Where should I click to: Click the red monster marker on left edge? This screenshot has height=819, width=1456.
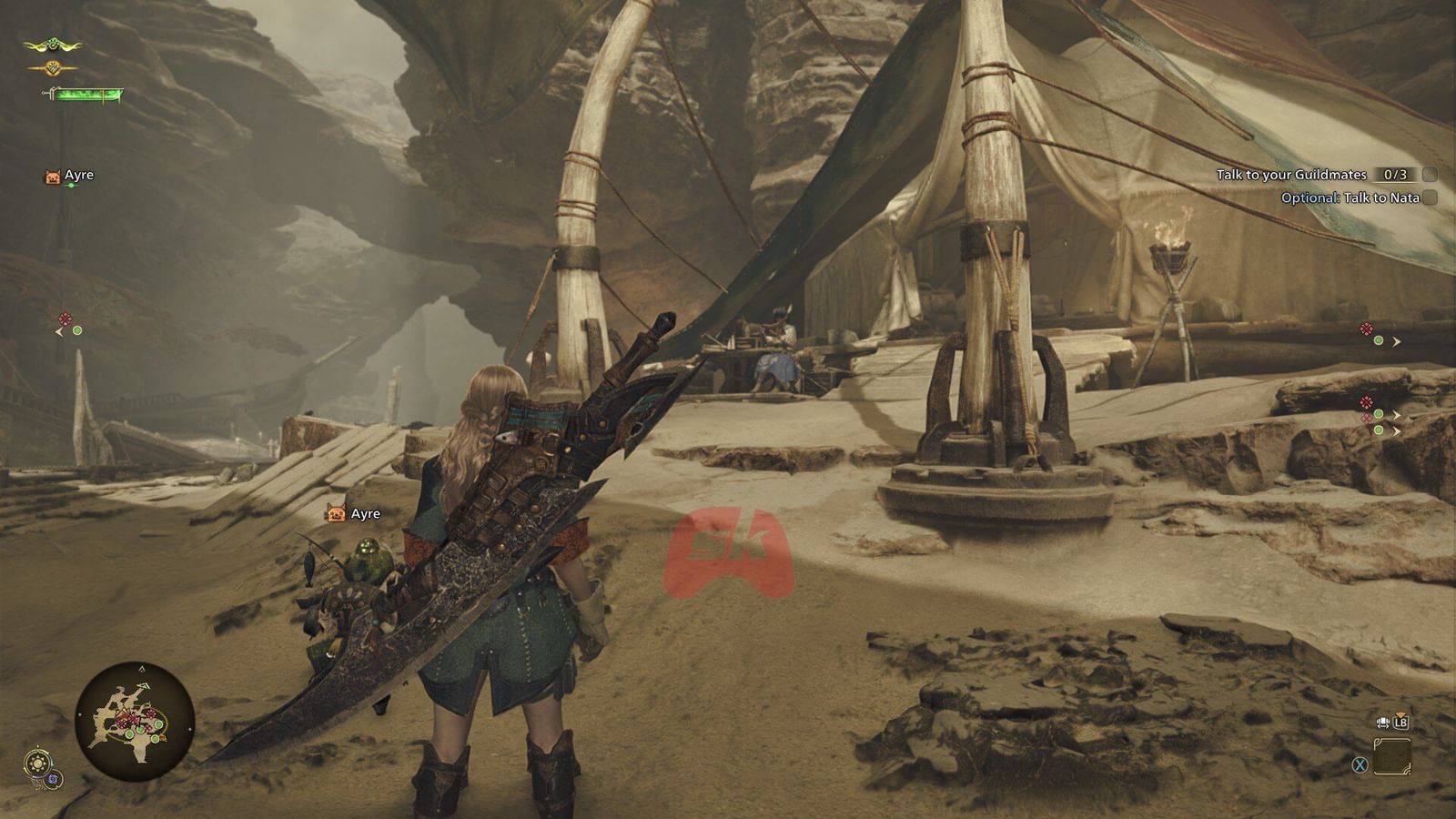[x=66, y=318]
